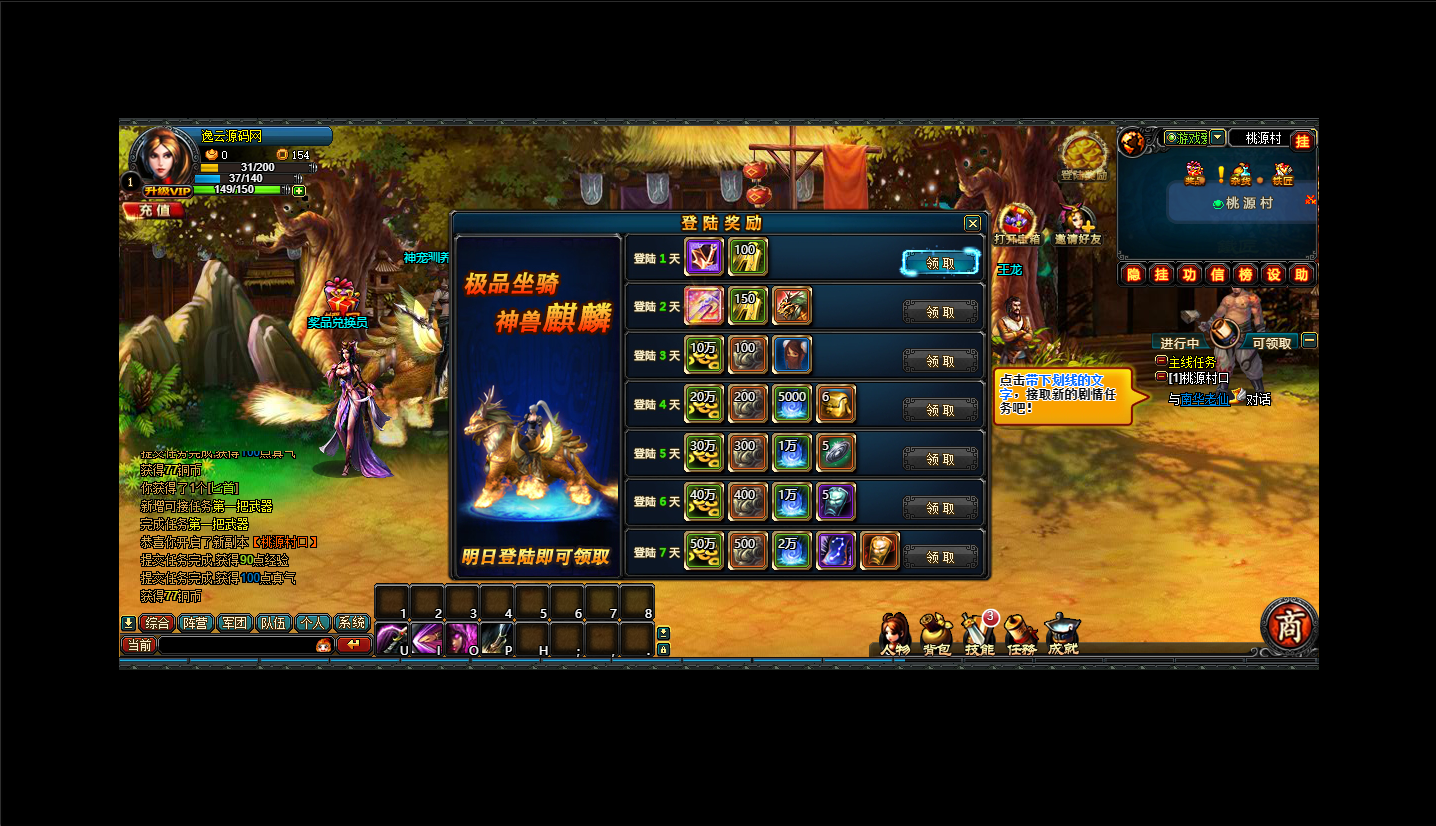This screenshot has width=1436, height=826.
Task: Switch chat to the 系统 system tab
Action: (351, 623)
